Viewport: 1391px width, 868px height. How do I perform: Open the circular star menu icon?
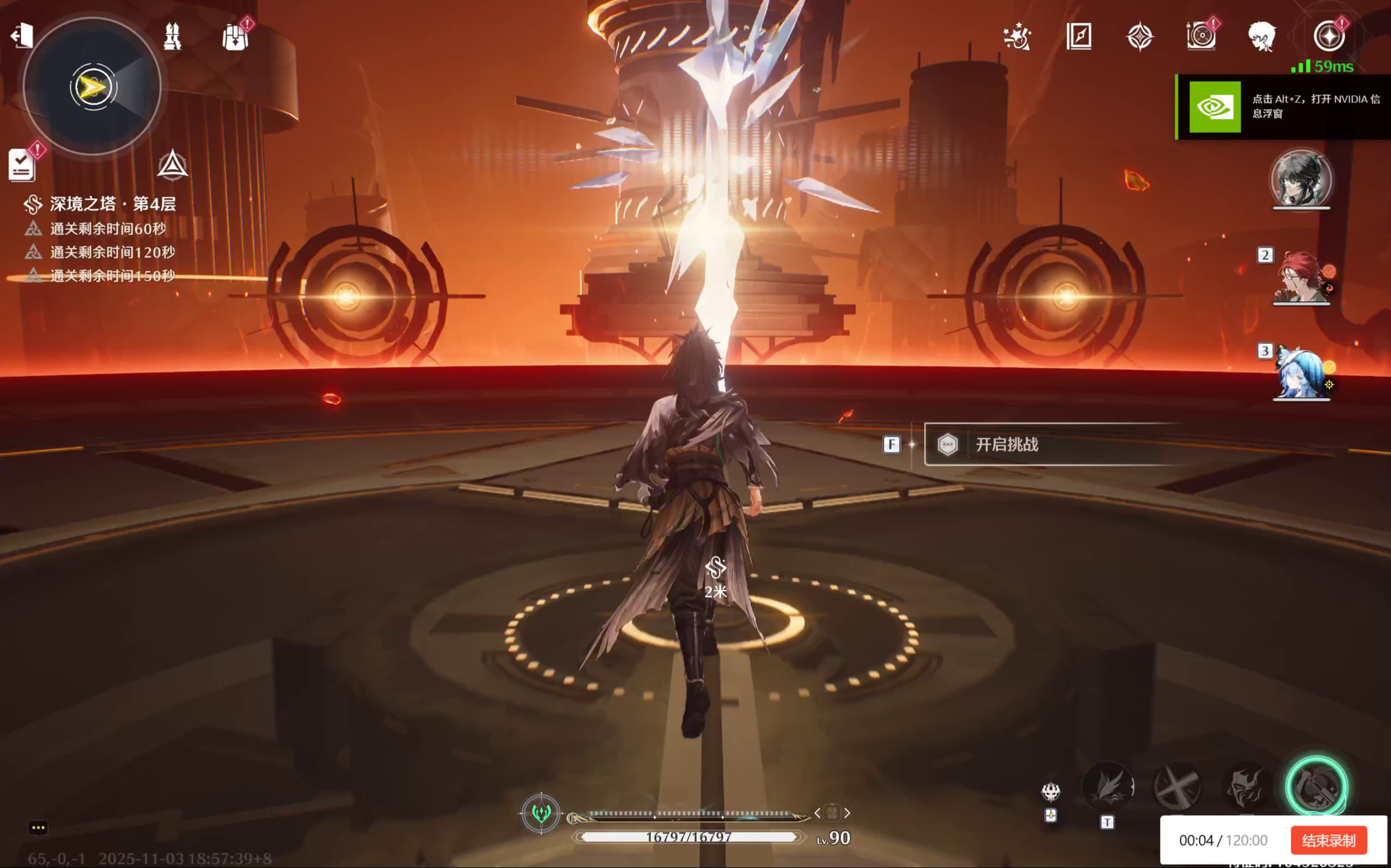pyautogui.click(x=1329, y=36)
